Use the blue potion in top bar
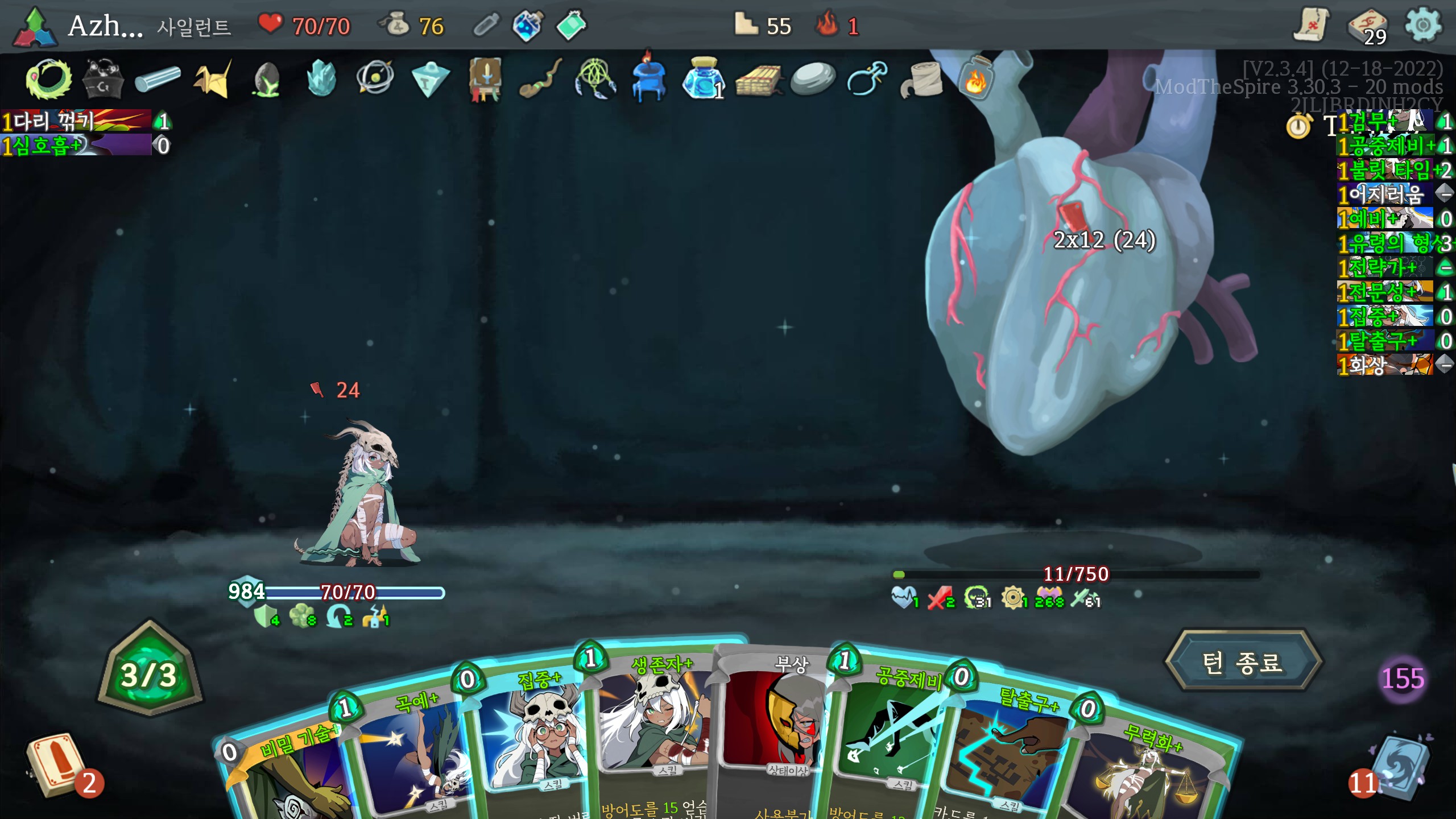 pyautogui.click(x=527, y=26)
